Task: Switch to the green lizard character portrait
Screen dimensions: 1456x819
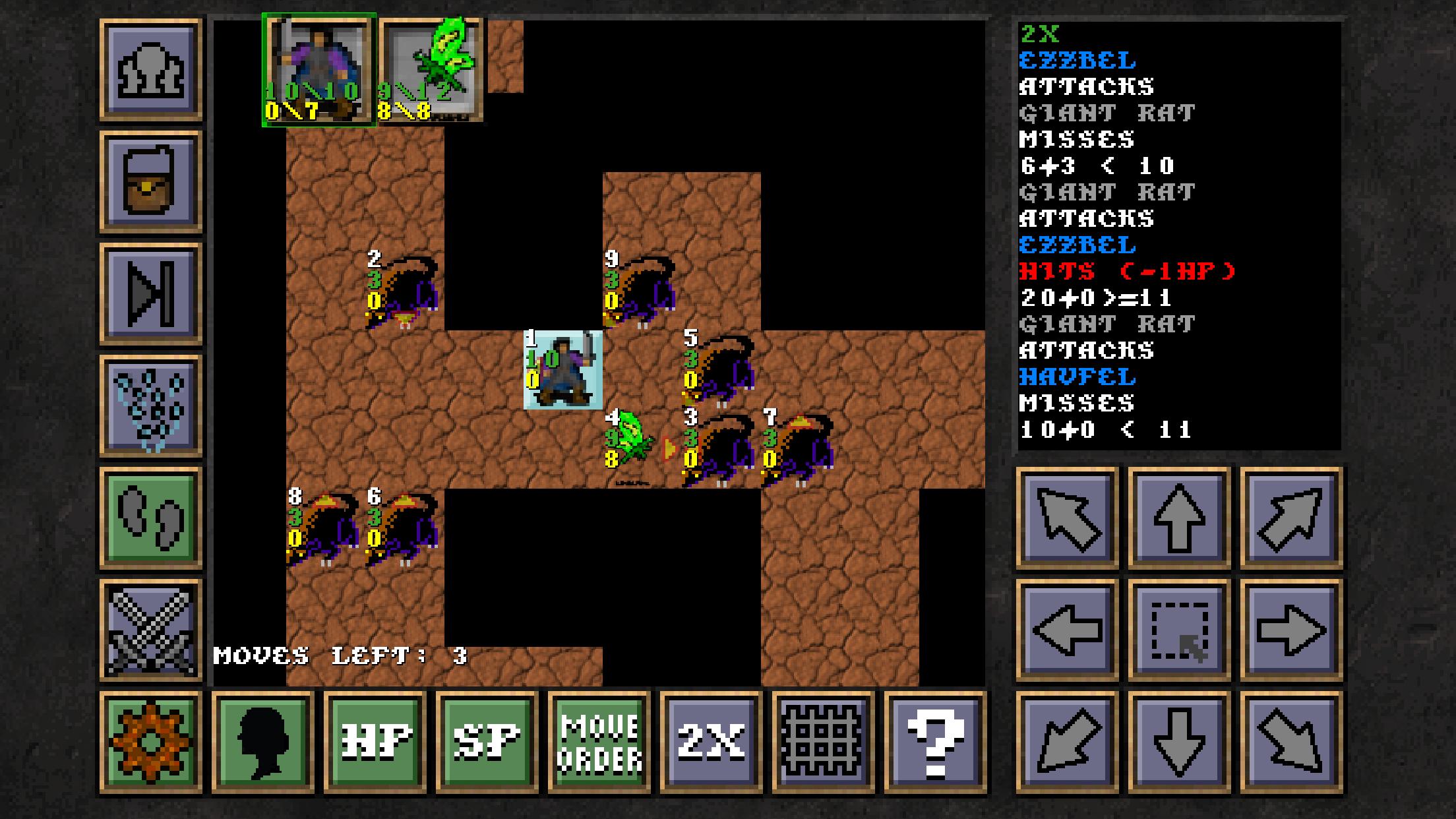Action: [431, 68]
